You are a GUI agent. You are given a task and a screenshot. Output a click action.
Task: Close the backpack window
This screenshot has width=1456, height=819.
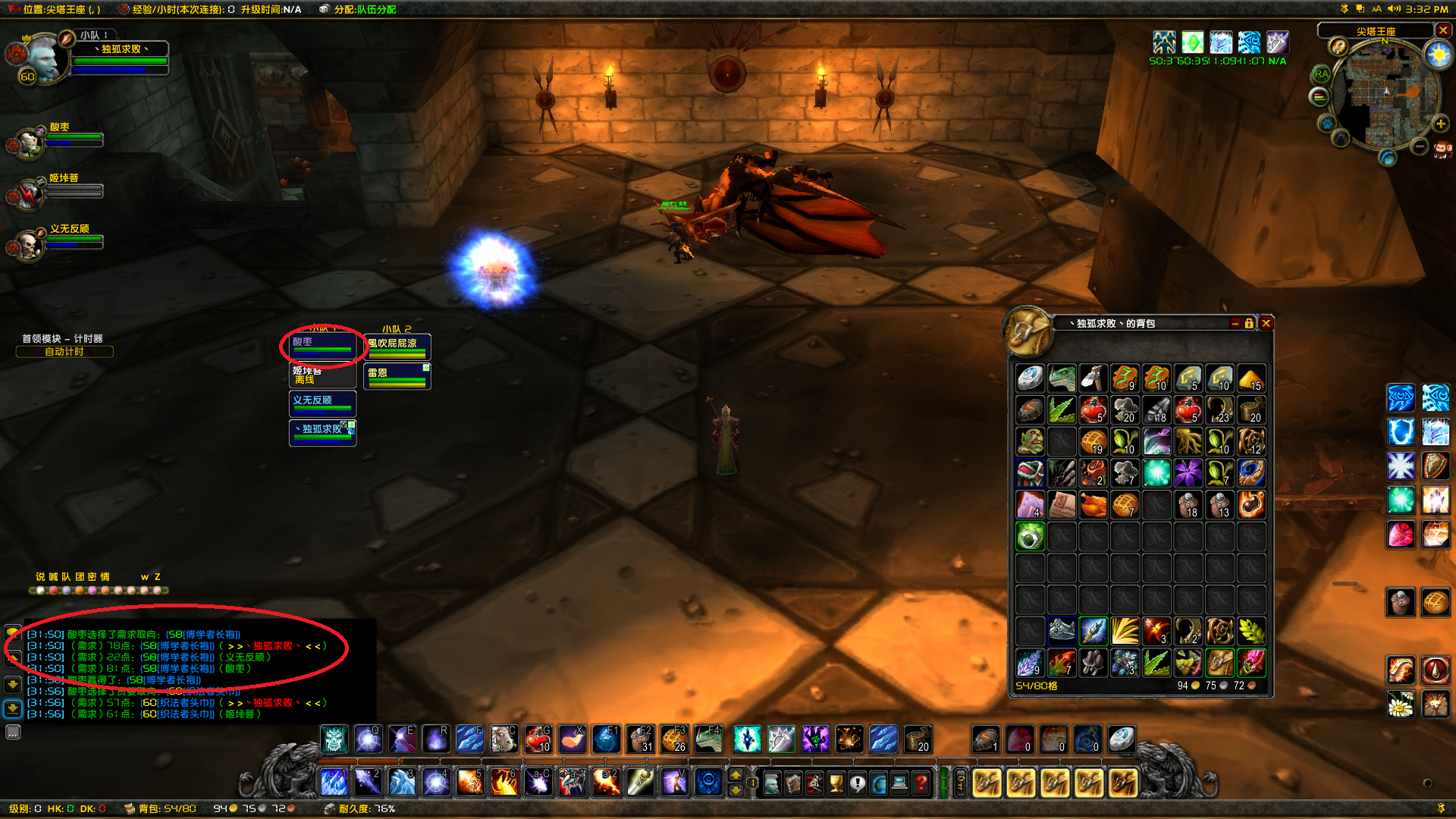(x=1266, y=323)
